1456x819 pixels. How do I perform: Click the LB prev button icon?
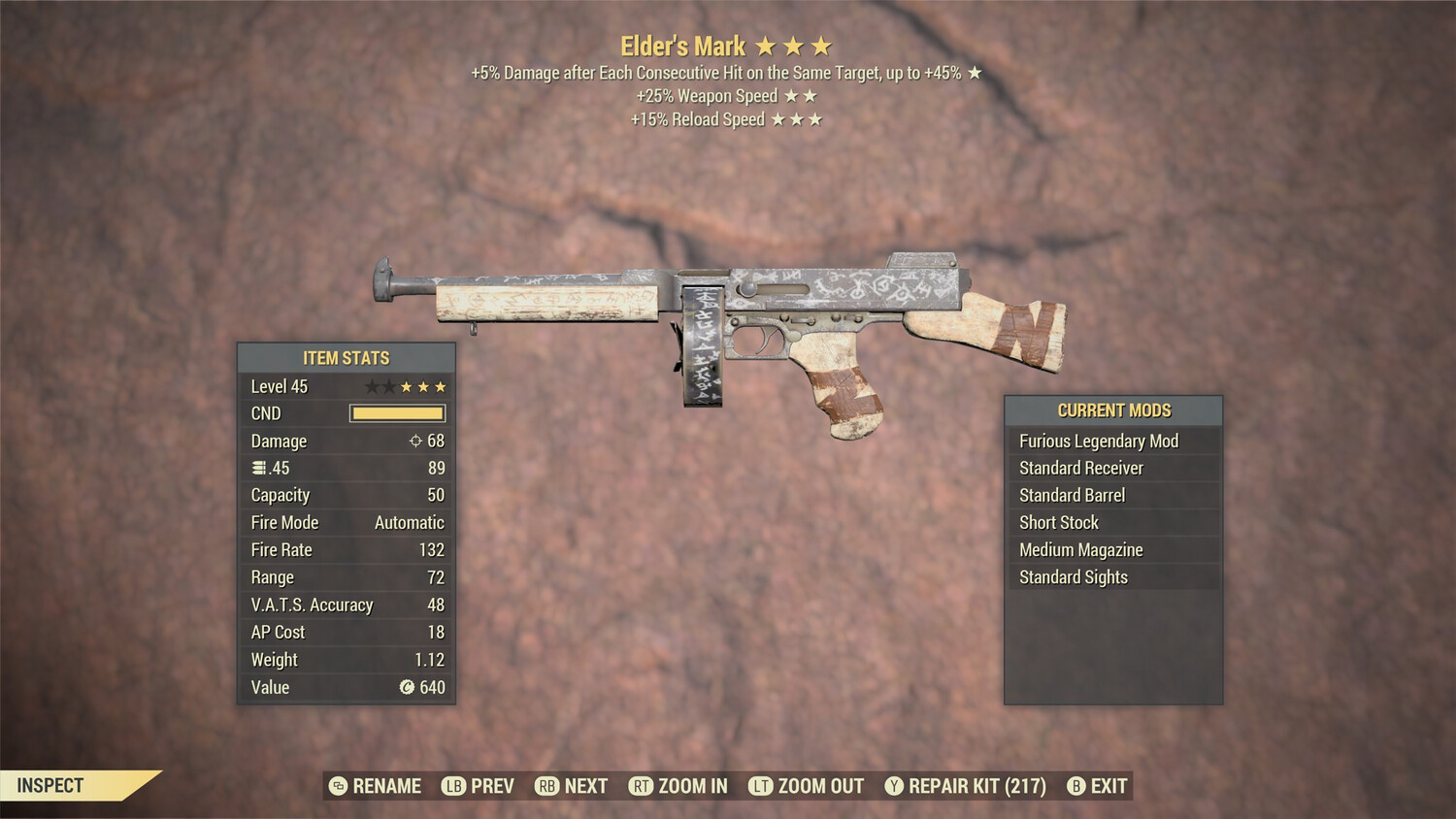452,786
